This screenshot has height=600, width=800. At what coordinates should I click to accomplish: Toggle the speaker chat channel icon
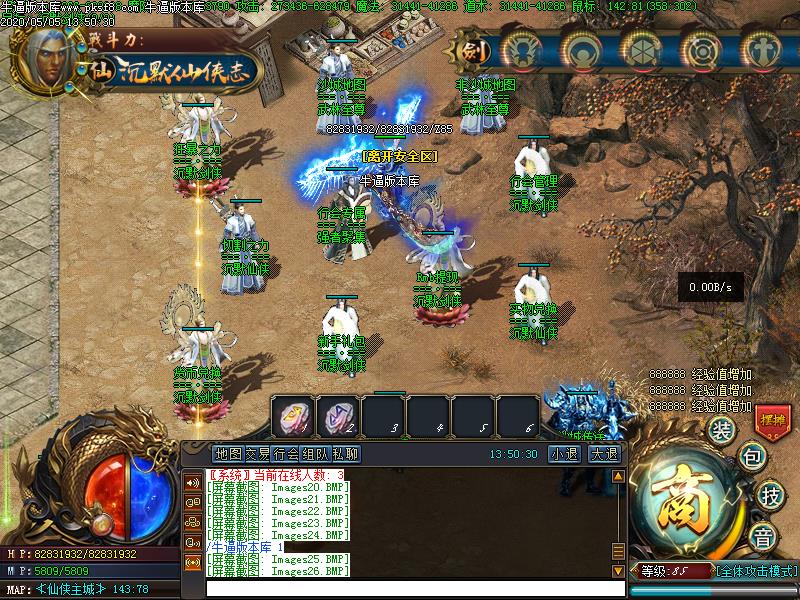192,482
